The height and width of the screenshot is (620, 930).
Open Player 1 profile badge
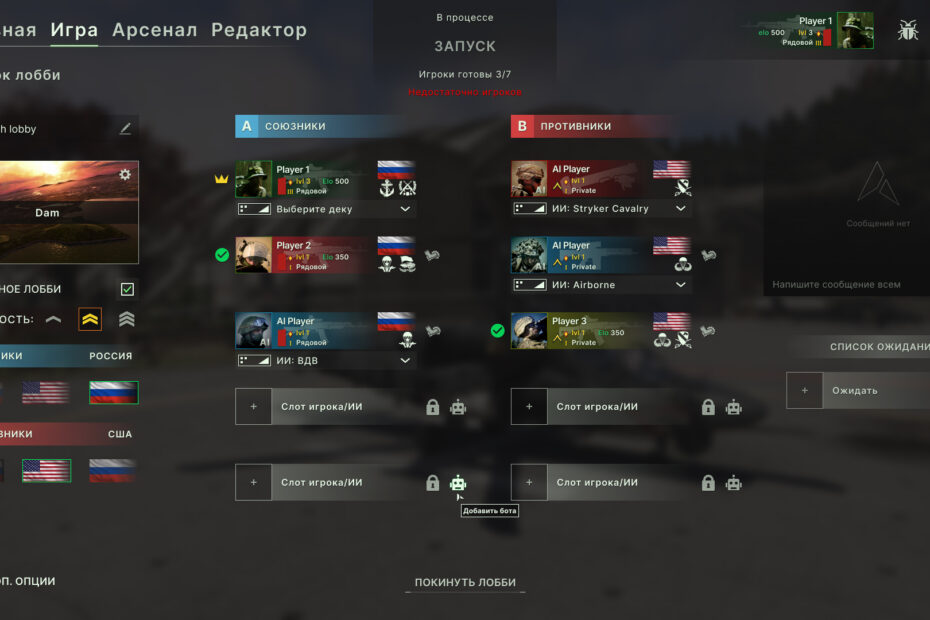tap(815, 31)
